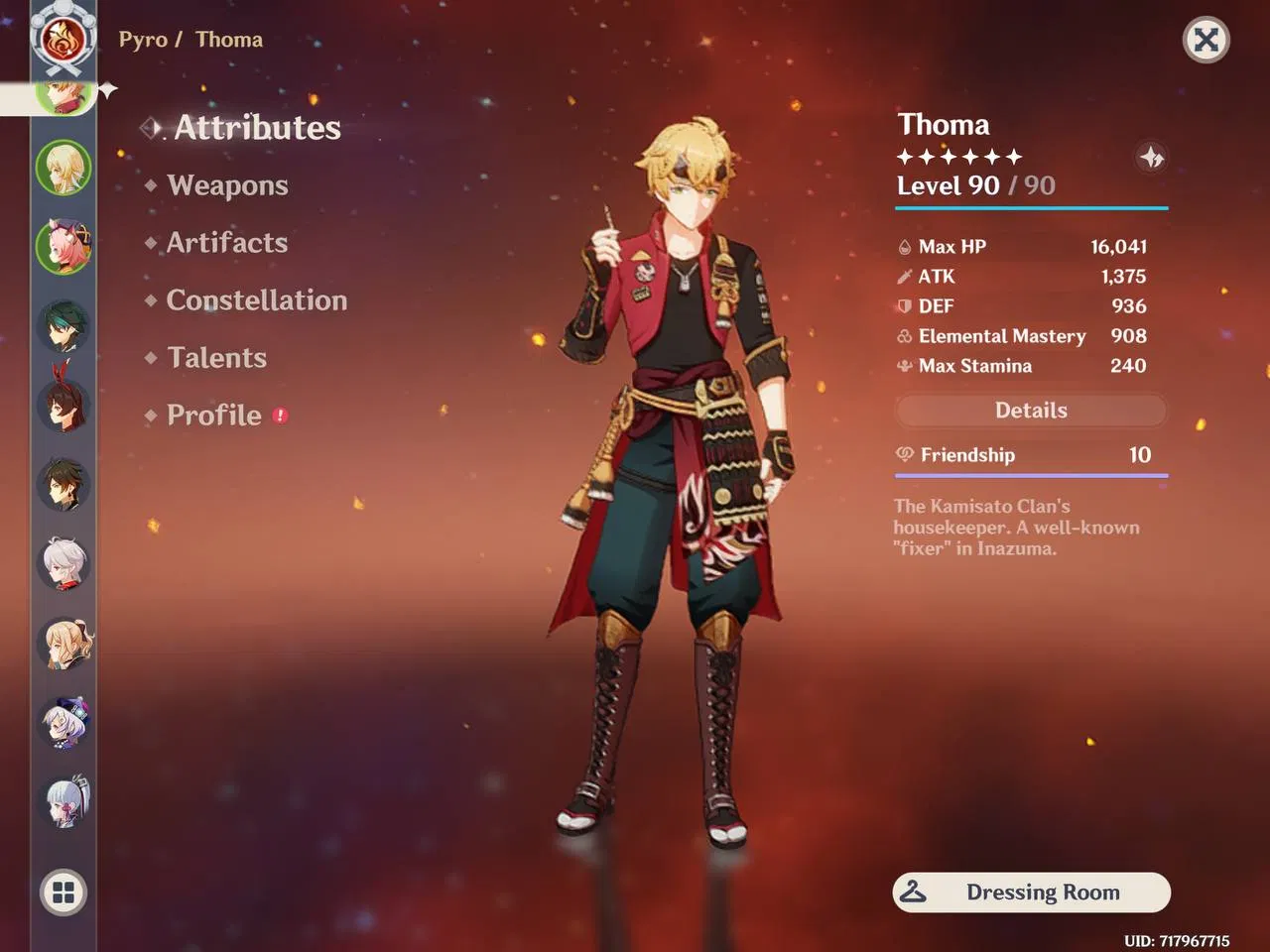Close the character screen with the X button
Image resolution: width=1270 pixels, height=952 pixels.
(x=1206, y=40)
